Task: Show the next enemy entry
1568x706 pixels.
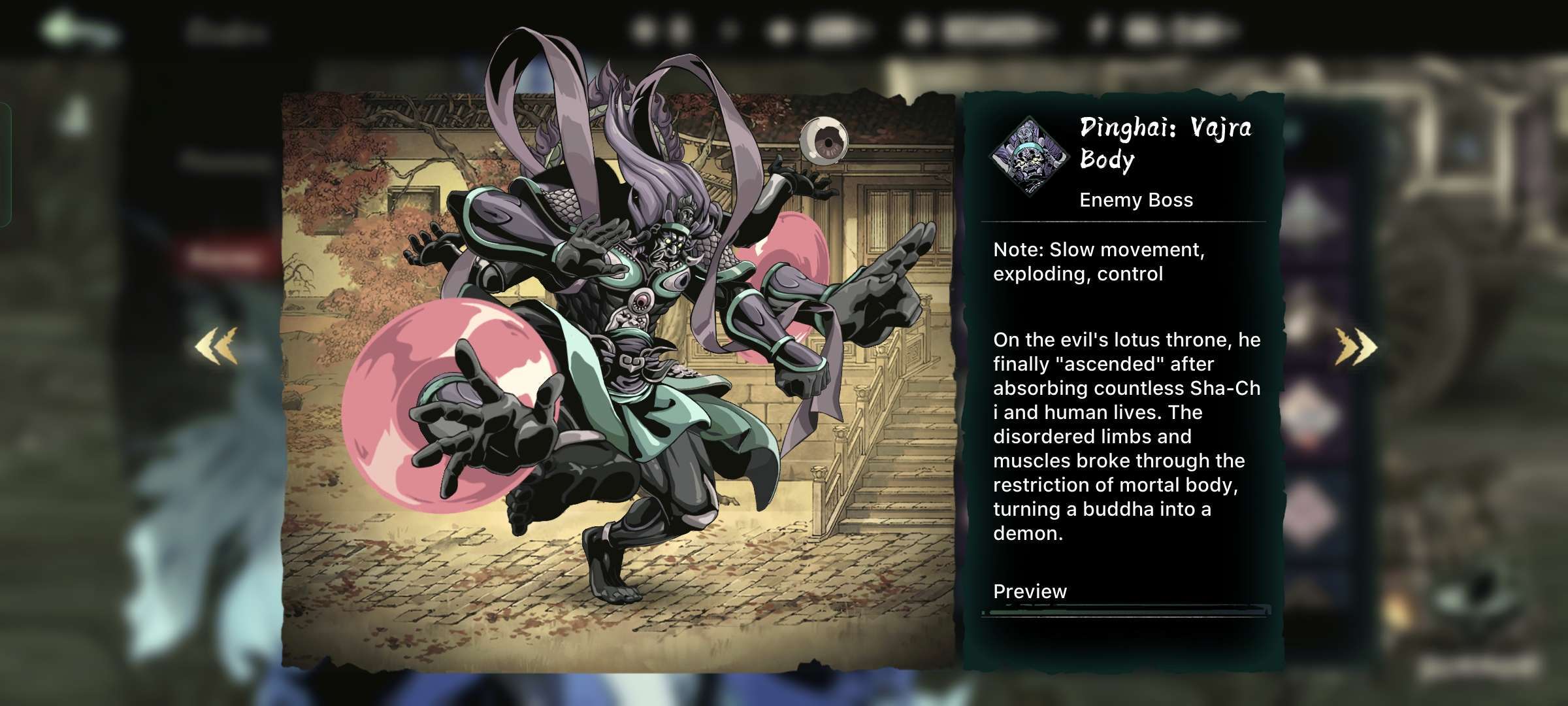Action: click(x=1356, y=346)
